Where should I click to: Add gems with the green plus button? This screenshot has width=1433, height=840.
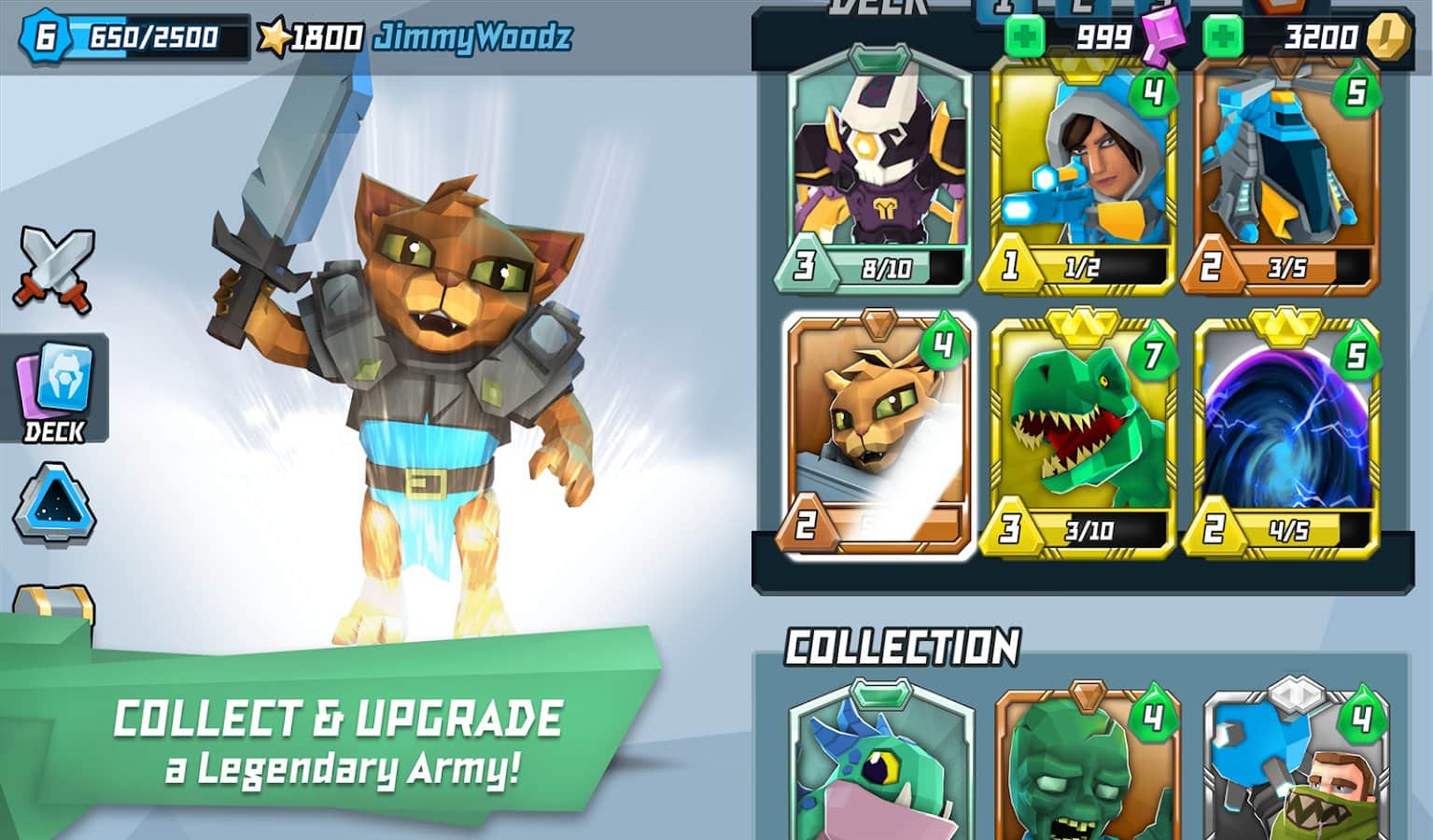click(1024, 38)
